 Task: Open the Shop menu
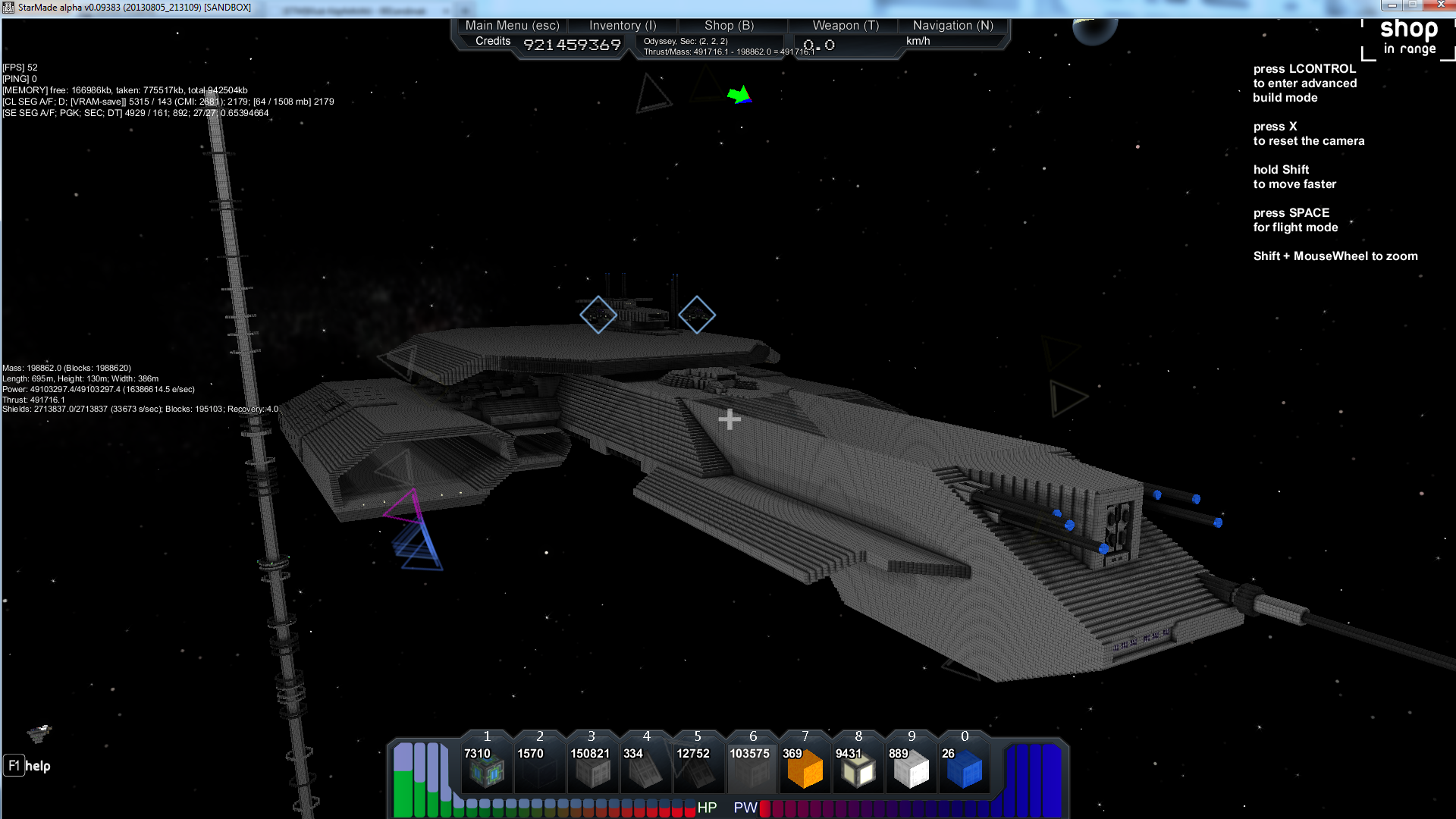pyautogui.click(x=729, y=25)
